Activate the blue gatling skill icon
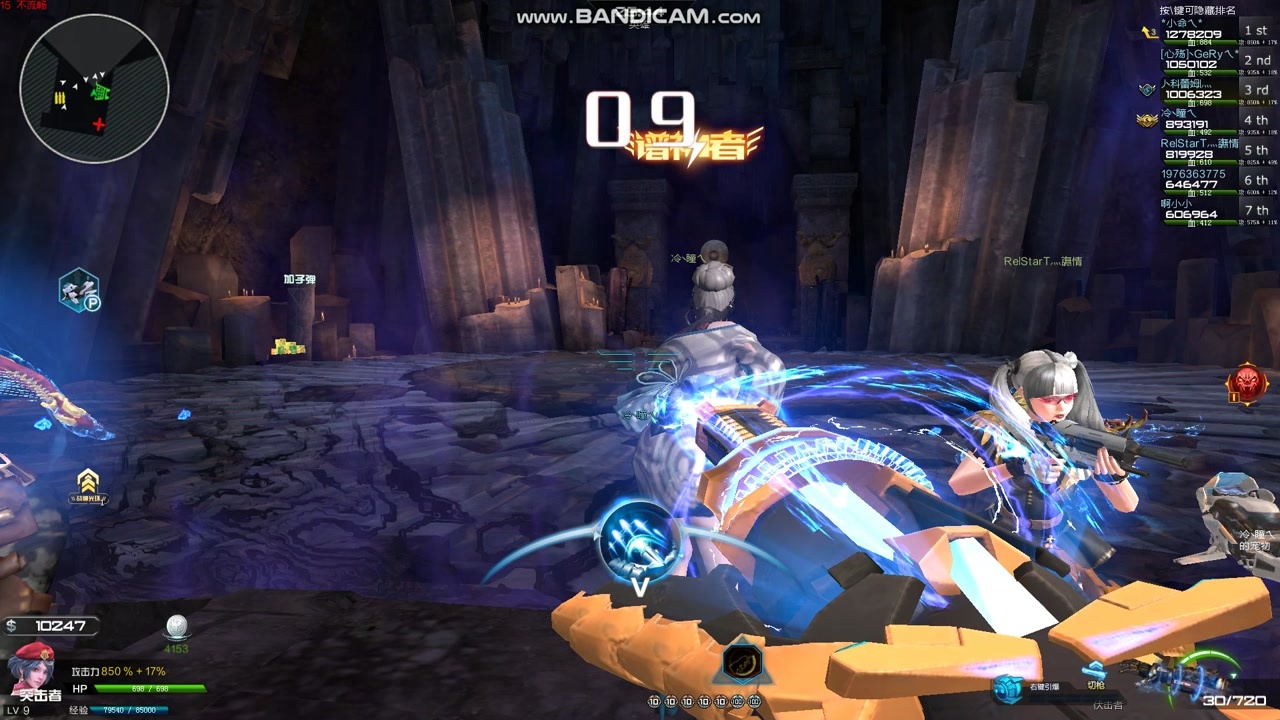Viewport: 1280px width, 720px height. pyautogui.click(x=639, y=540)
